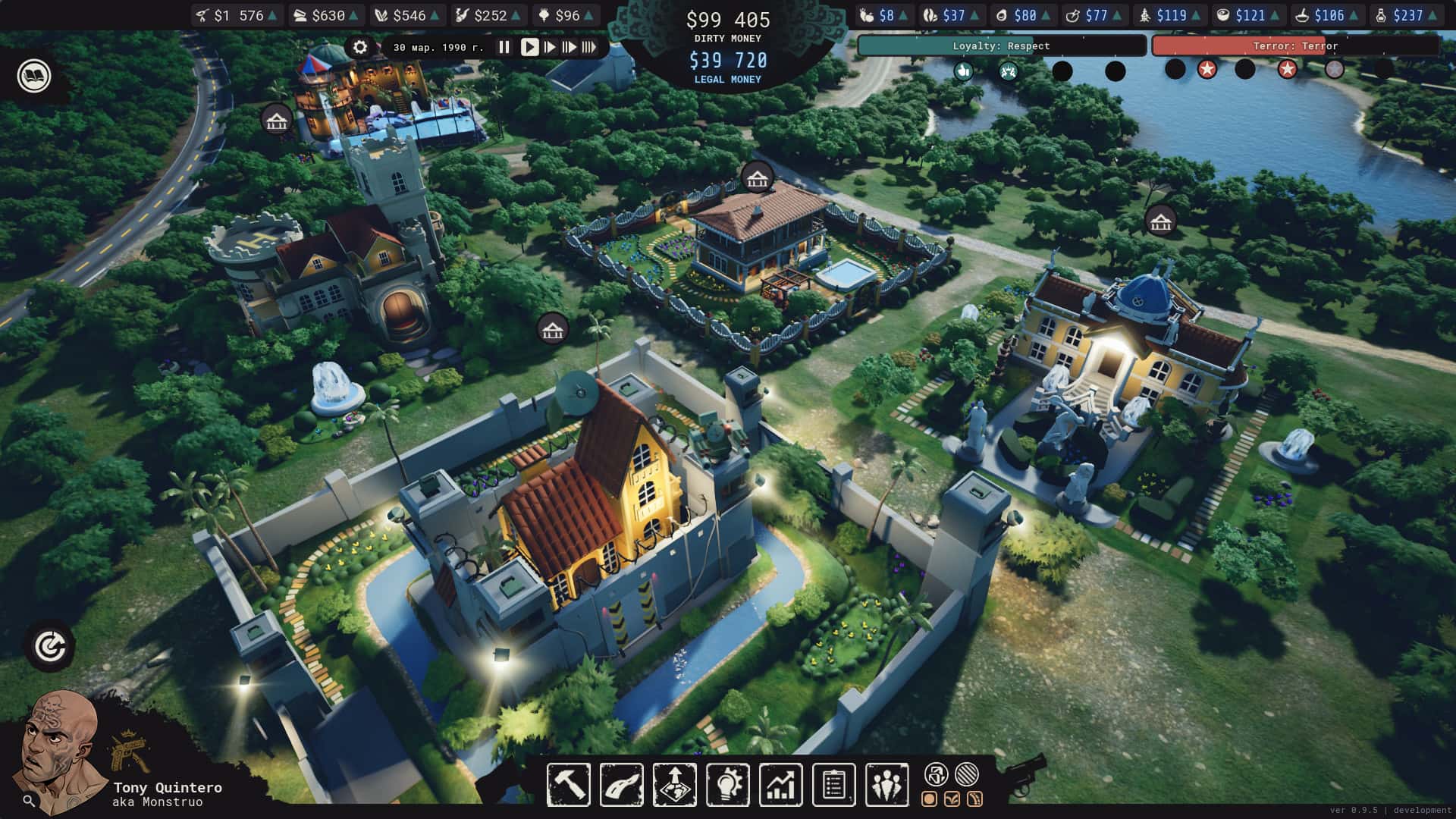The height and width of the screenshot is (819, 1456).
Task: Select the hammer construction tool
Action: click(x=567, y=785)
